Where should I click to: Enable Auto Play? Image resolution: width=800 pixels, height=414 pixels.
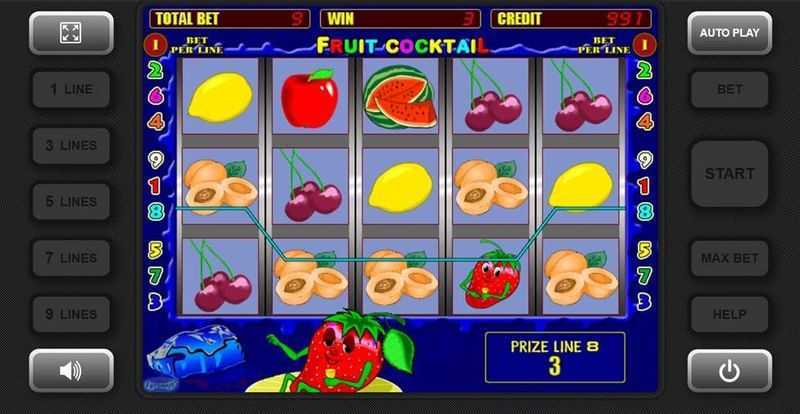coord(729,33)
